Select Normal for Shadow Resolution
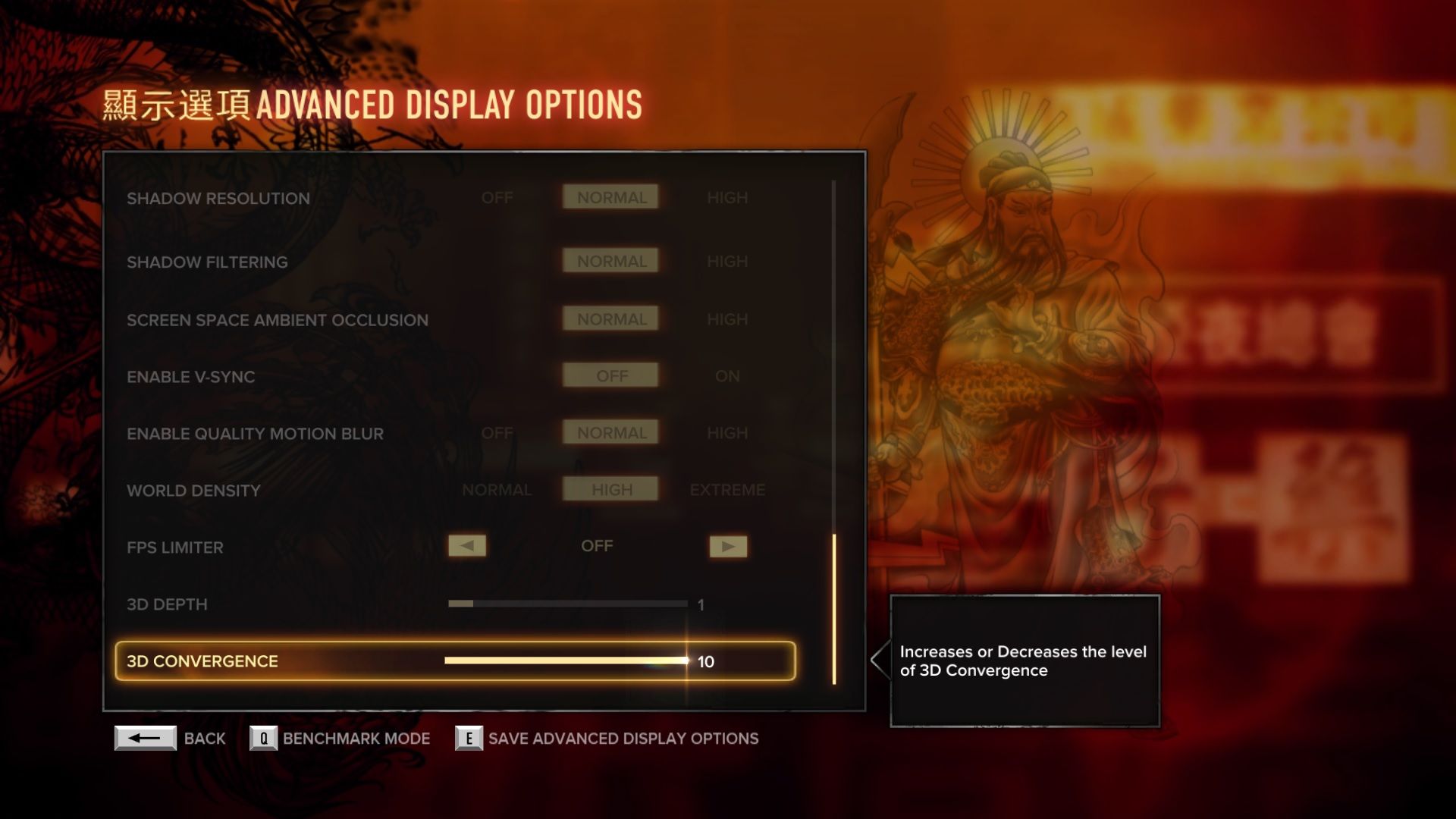This screenshot has width=1456, height=819. 610,198
